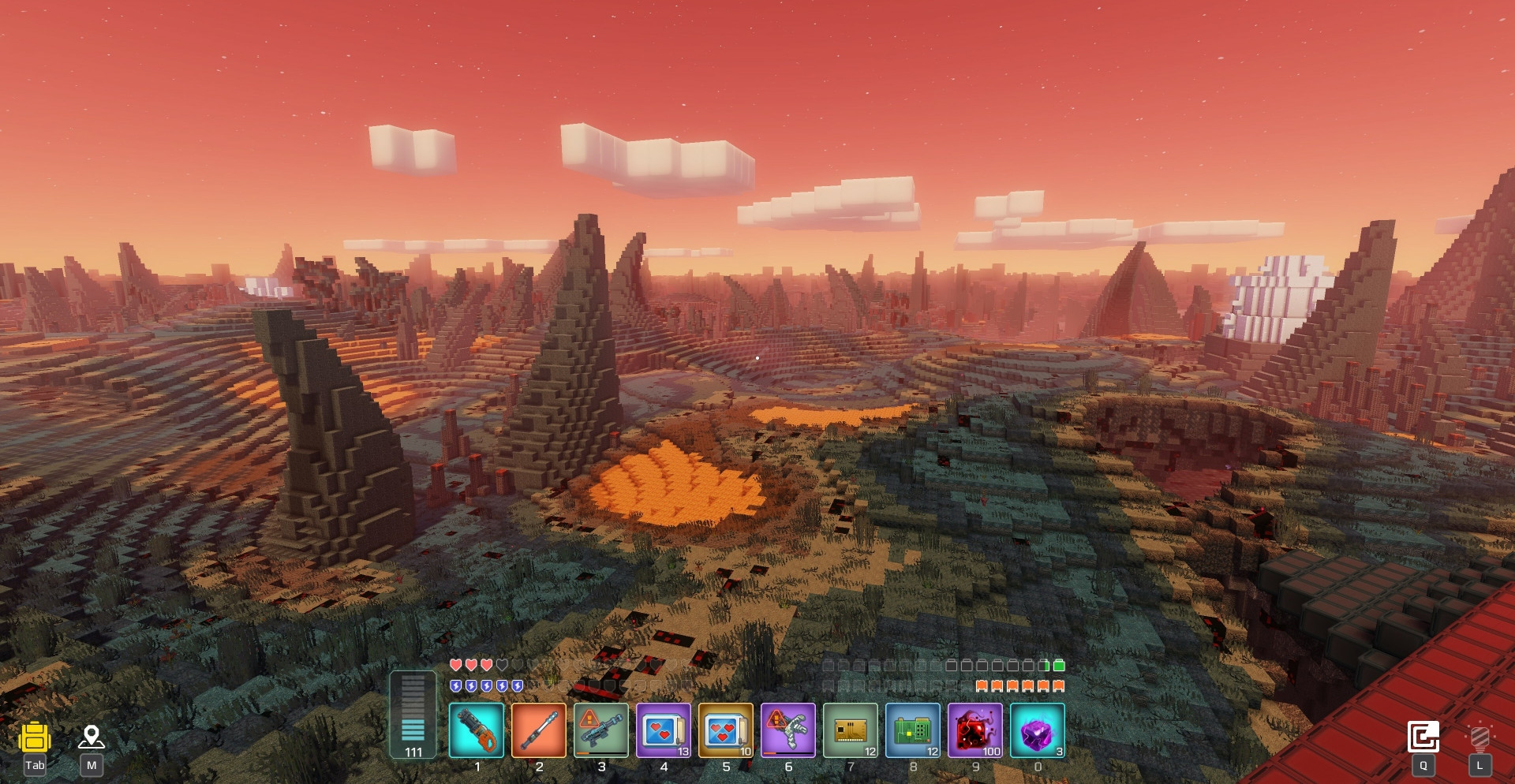Select the purple crystal cube slot
Screen dimensions: 1515x784
coord(1038,730)
